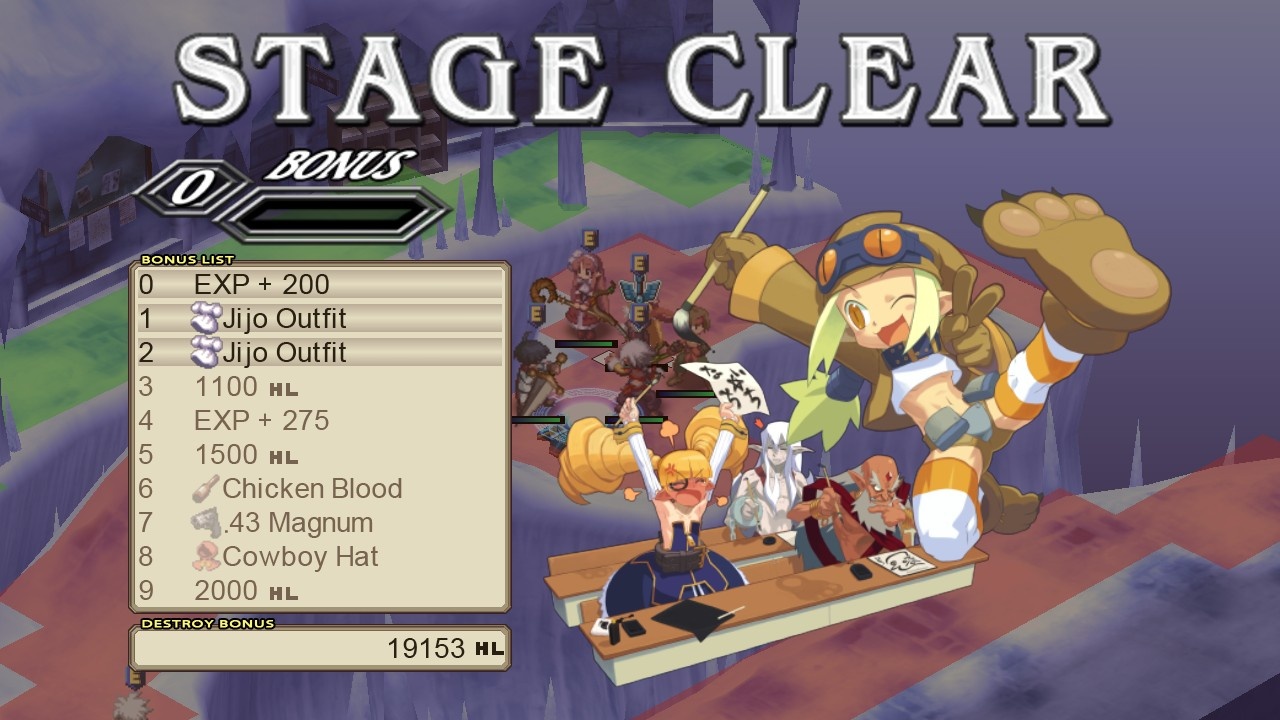This screenshot has width=1280, height=720.
Task: Click the HL currency symbol next to 1100
Action: [x=284, y=388]
